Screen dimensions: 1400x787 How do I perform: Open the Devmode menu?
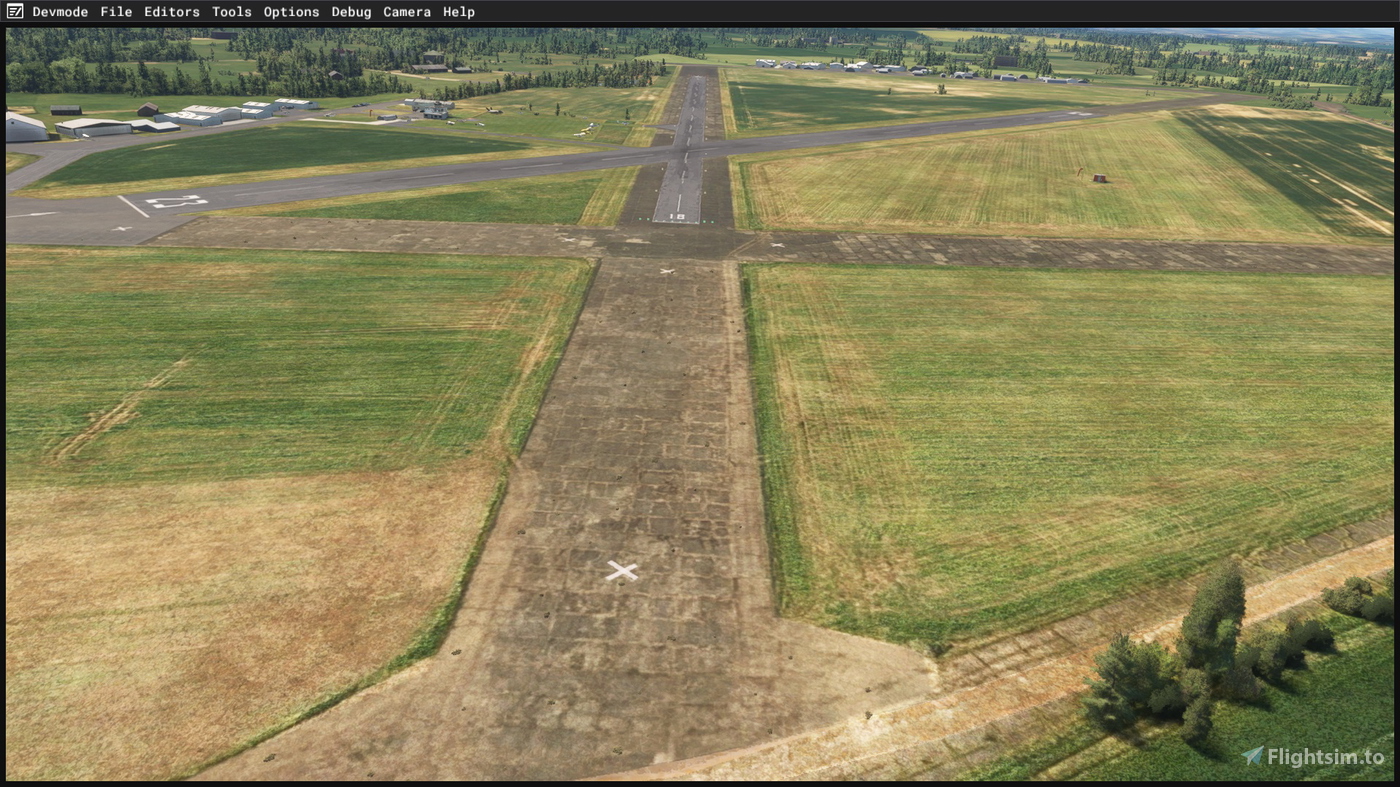coord(60,11)
